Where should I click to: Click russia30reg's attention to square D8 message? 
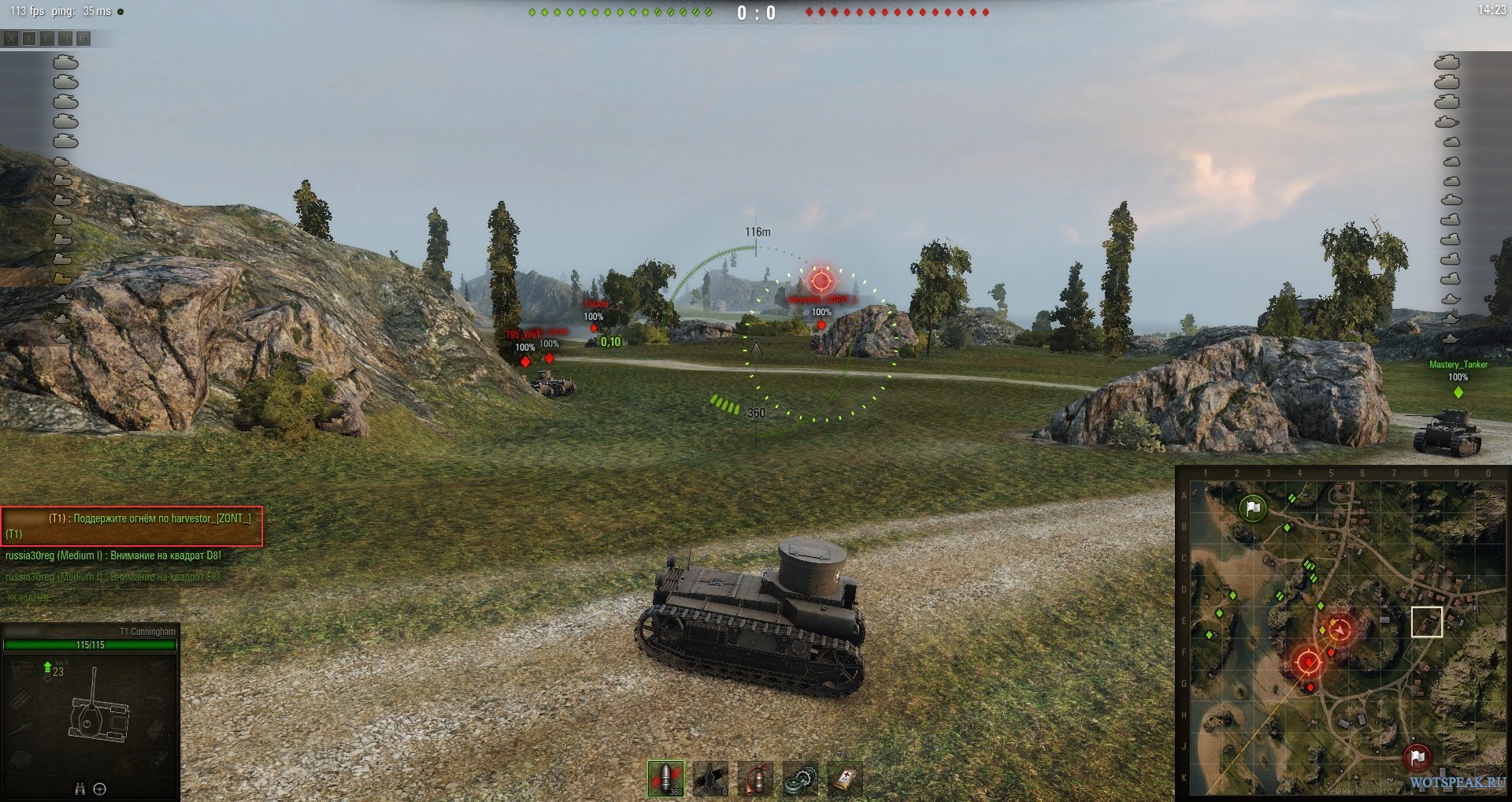coord(113,555)
